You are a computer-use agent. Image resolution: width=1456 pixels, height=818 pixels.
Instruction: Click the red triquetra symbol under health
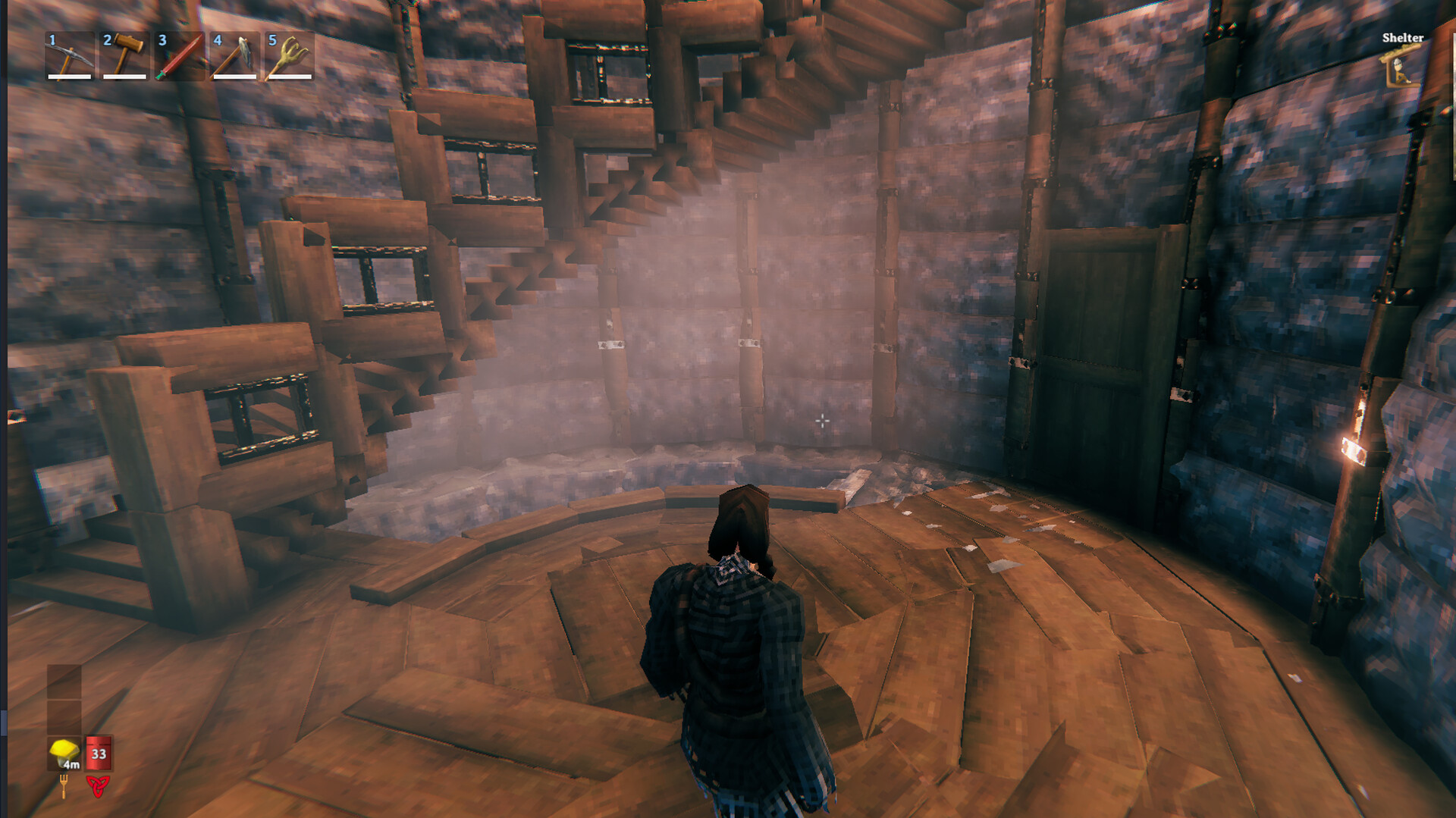pyautogui.click(x=97, y=784)
